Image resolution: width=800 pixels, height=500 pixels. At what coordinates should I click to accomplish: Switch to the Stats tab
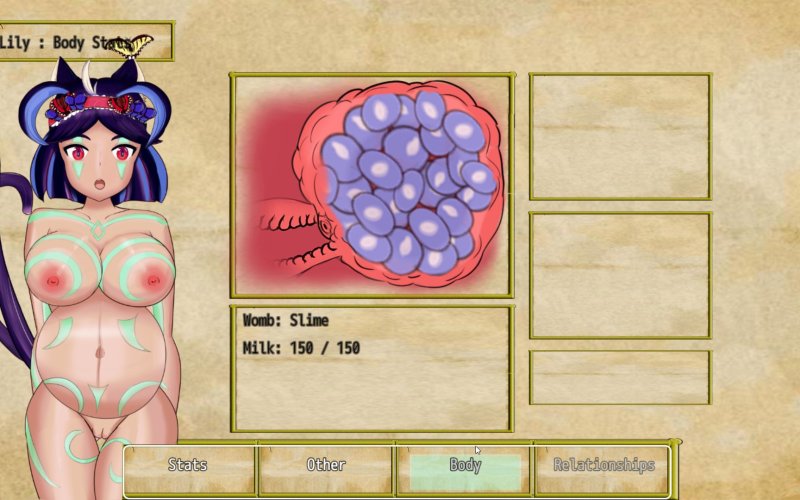[x=189, y=466]
